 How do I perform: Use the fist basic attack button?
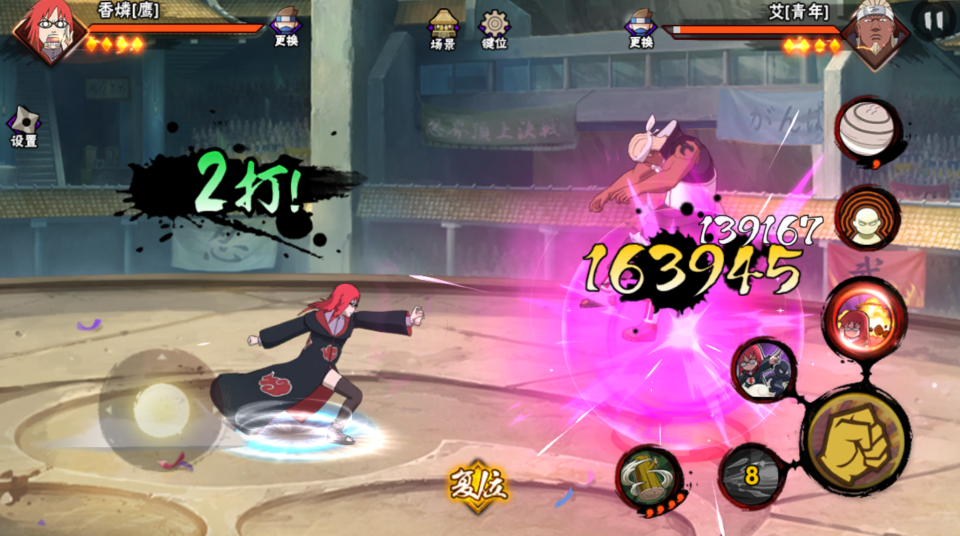(855, 440)
